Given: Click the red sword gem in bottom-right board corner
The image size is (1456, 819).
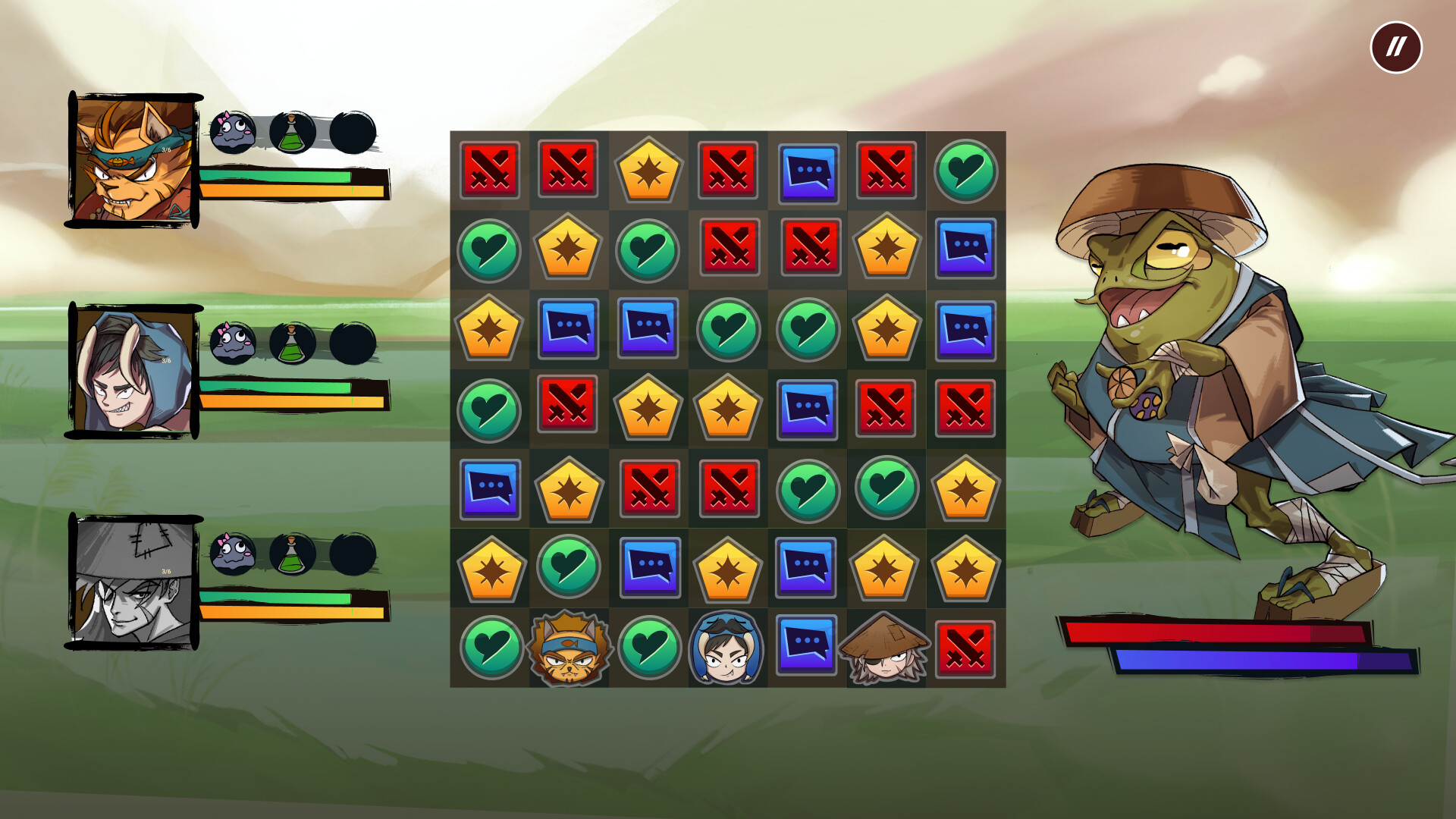Looking at the screenshot, I should point(966,648).
